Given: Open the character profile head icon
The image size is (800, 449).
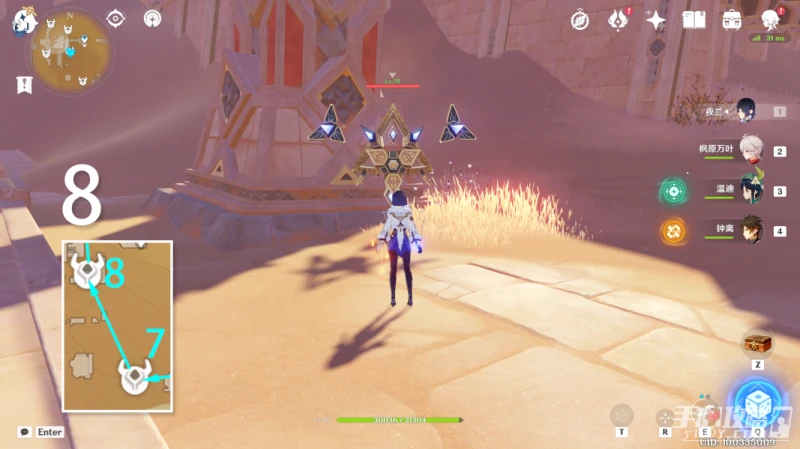Looking at the screenshot, I should click(770, 19).
